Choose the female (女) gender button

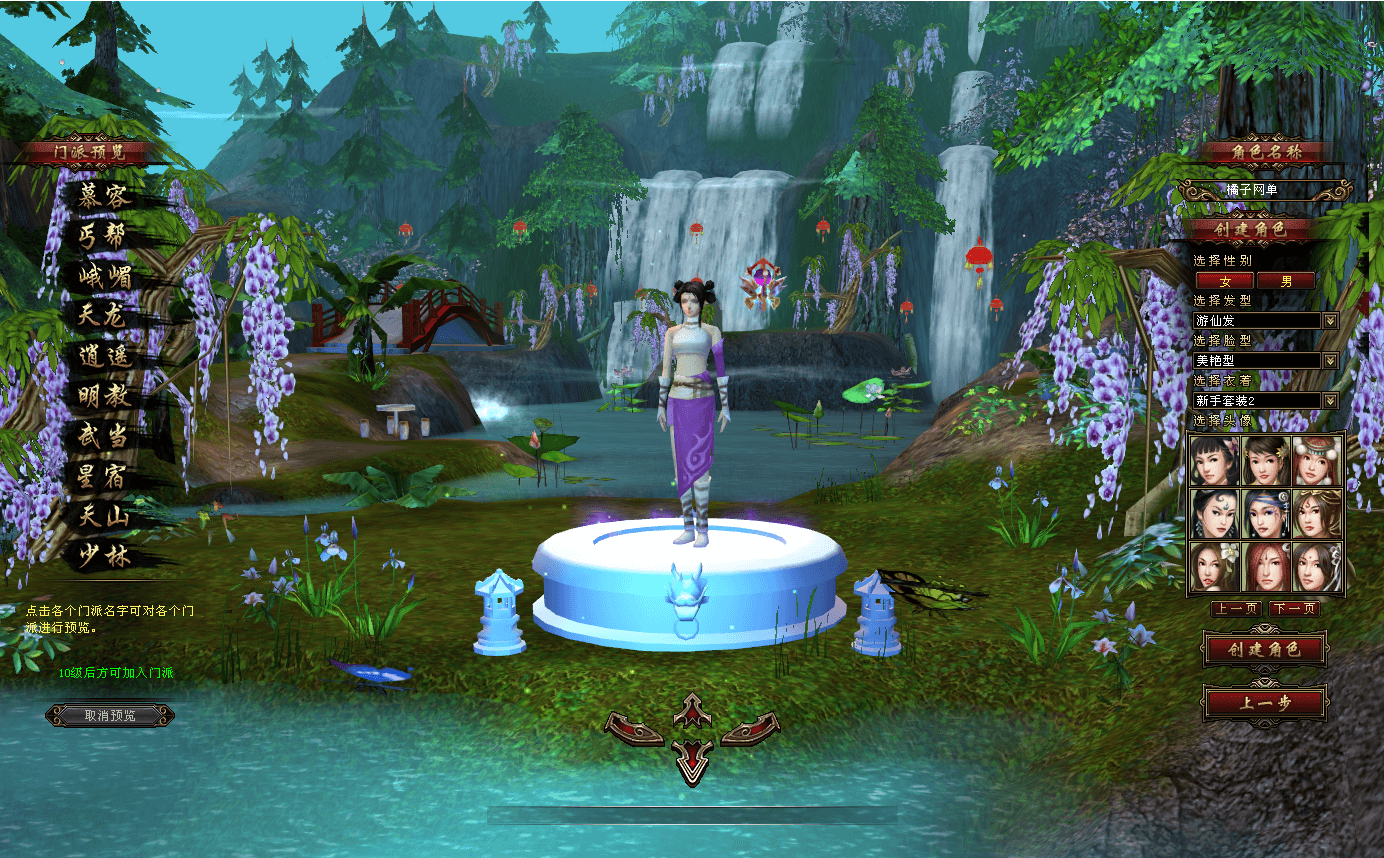1224,281
